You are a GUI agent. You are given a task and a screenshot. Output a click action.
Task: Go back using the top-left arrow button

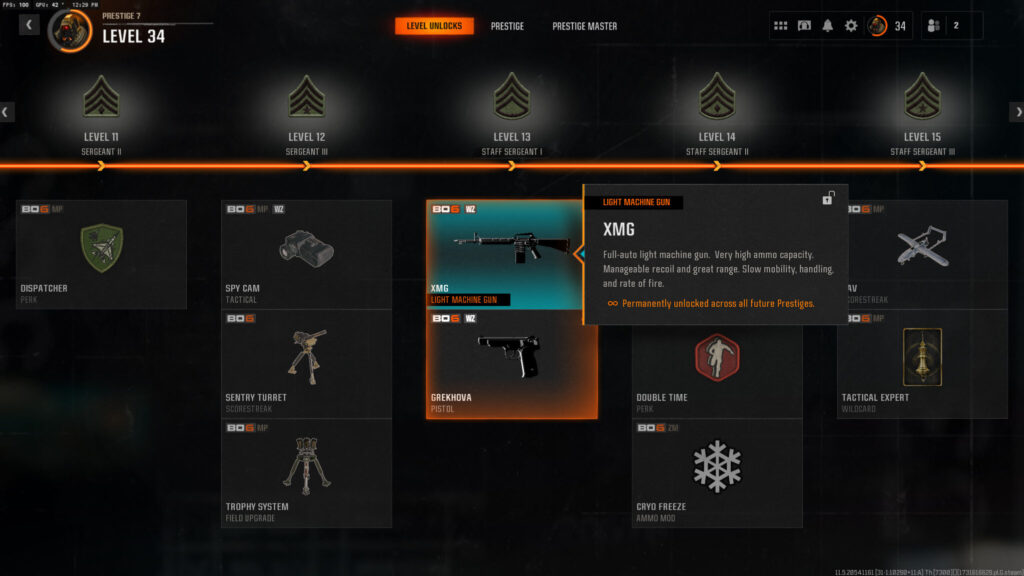(x=29, y=25)
